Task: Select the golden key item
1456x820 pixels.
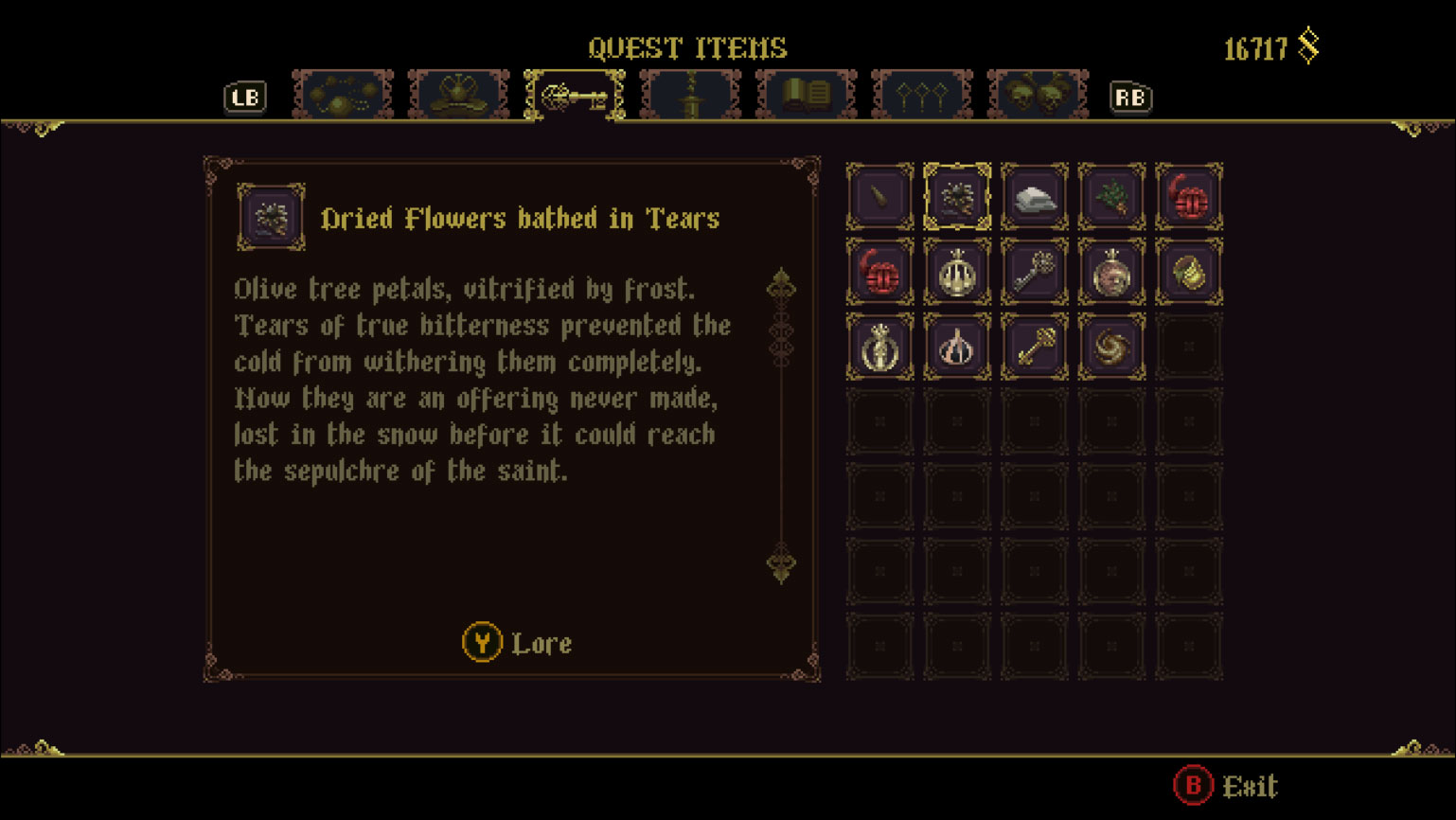Action: [x=1035, y=348]
